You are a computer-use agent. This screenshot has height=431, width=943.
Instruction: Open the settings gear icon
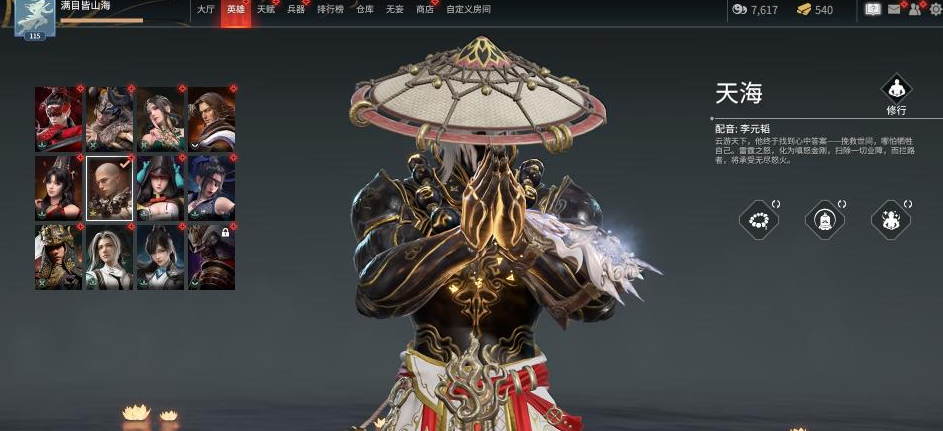tap(934, 10)
